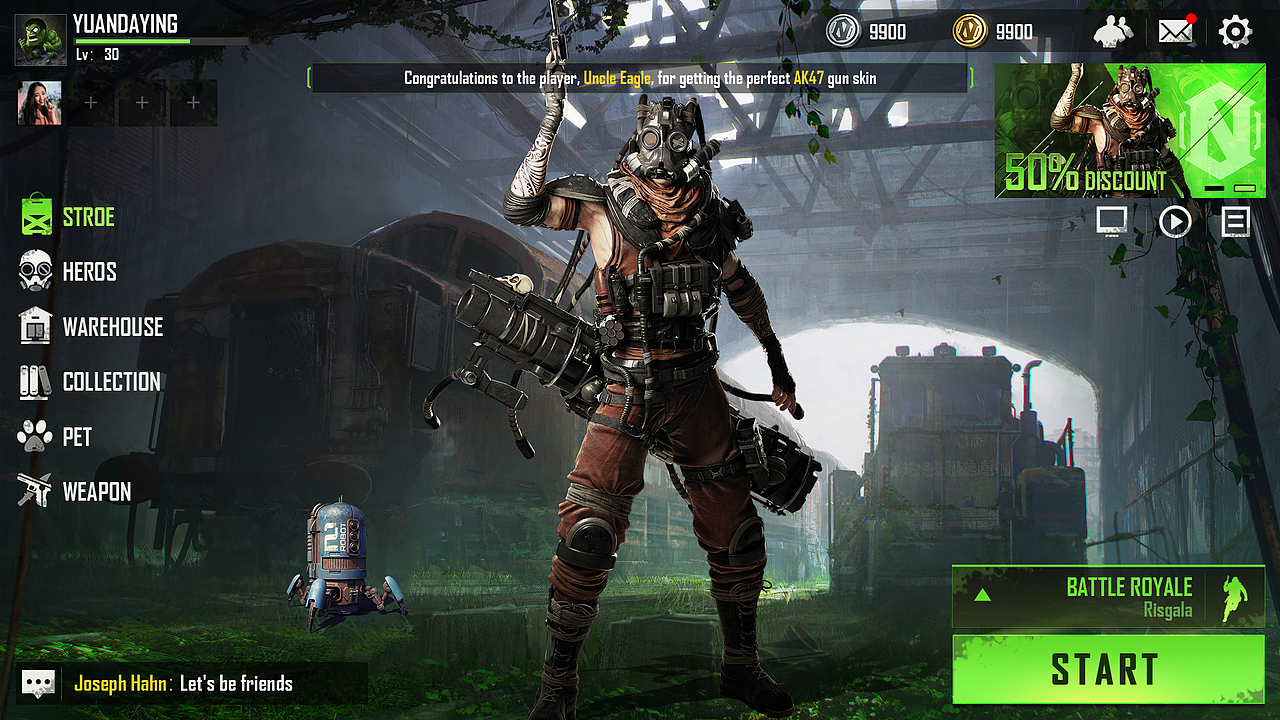Open the settings gear icon
The image size is (1280, 720).
[x=1235, y=32]
